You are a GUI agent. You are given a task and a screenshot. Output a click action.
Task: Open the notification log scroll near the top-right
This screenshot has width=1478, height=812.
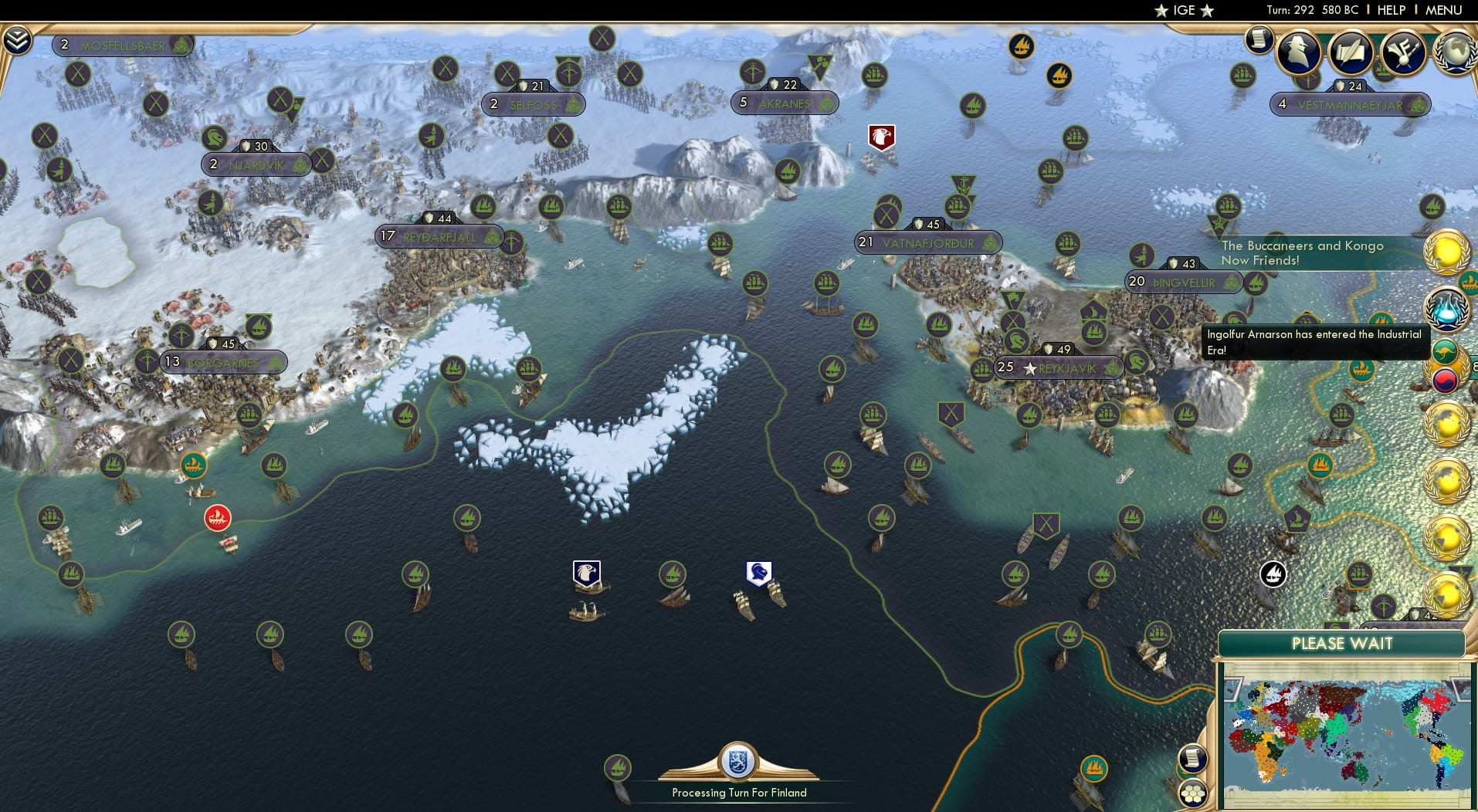(1261, 39)
